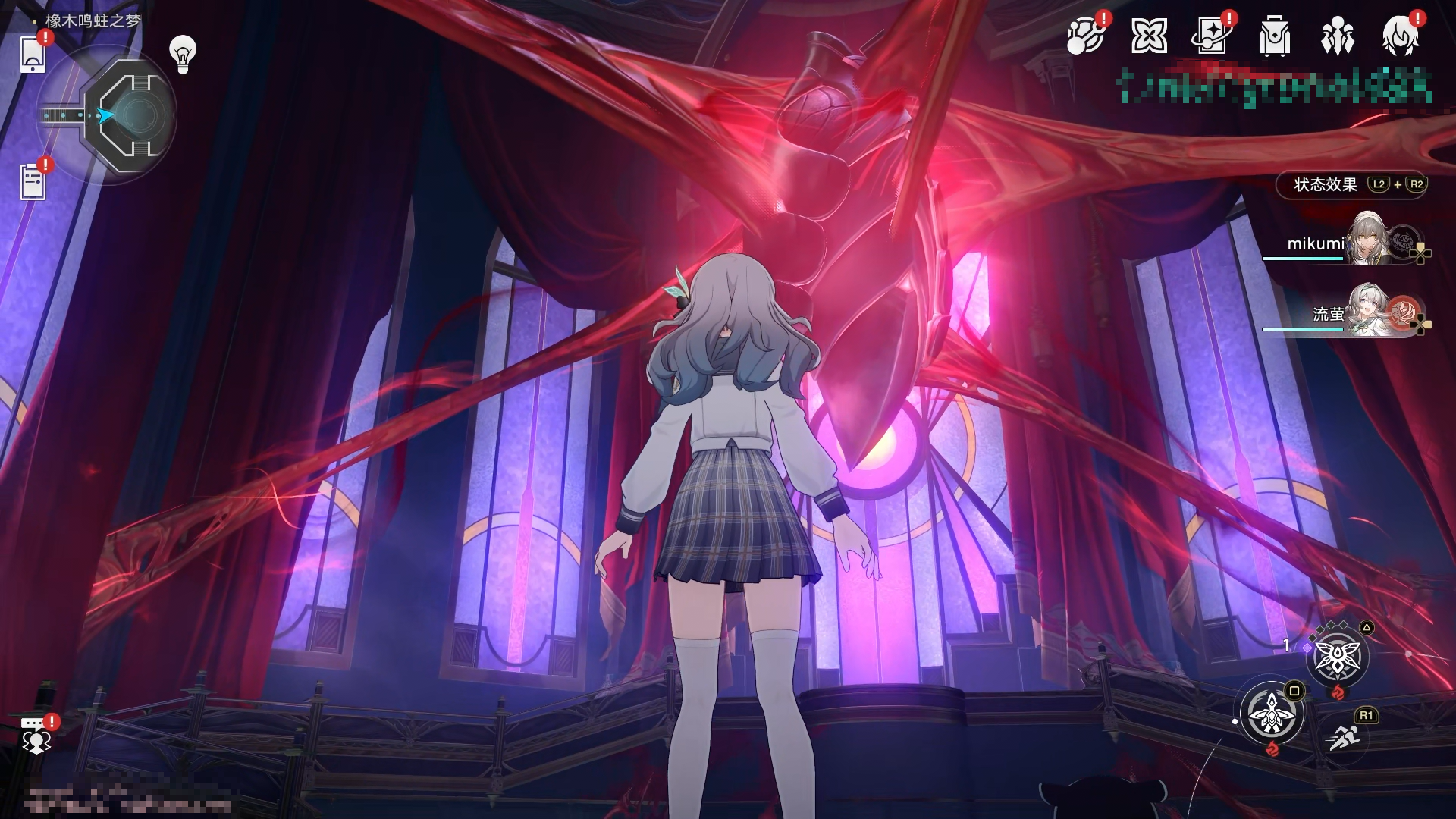Open the Events flower-shaped icon
The image size is (1456, 819).
pyautogui.click(x=1150, y=35)
